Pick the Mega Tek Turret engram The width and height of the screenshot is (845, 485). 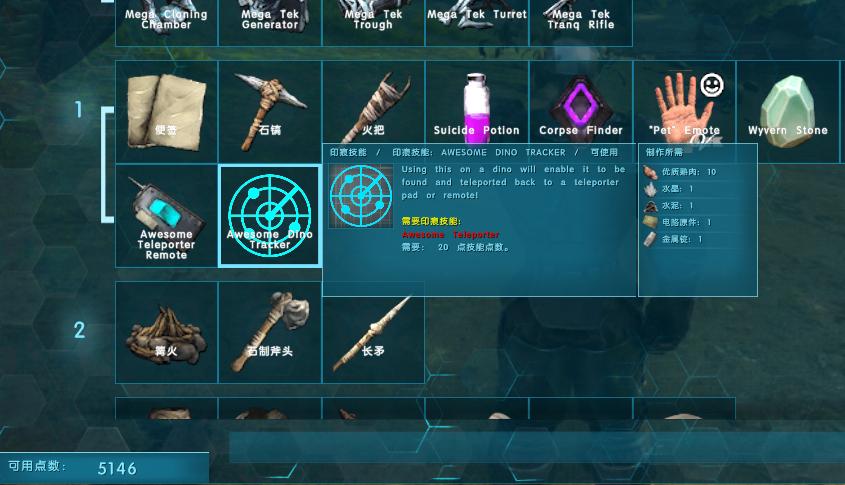476,22
